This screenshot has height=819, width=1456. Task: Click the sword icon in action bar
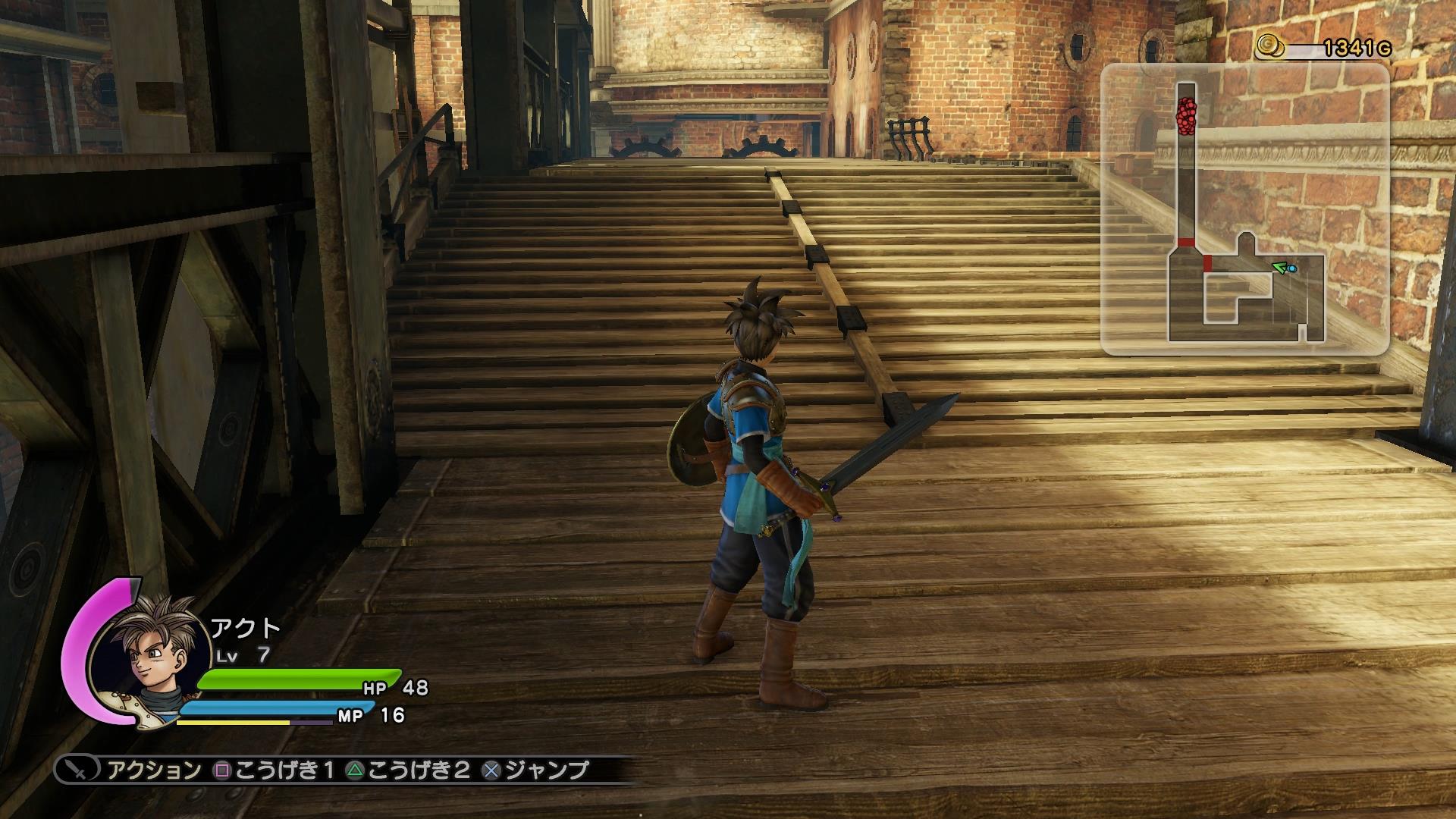point(77,770)
